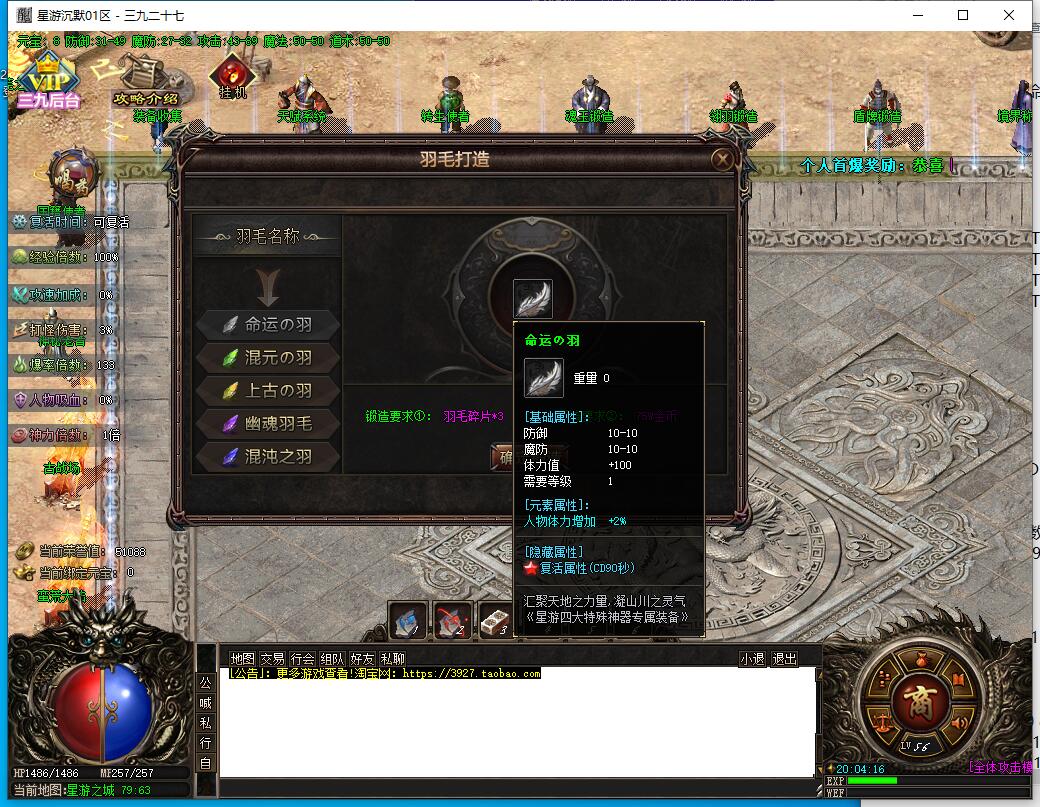Close the 羽毛打造 crafting window
Screen dimensions: 1040x807
pos(722,159)
